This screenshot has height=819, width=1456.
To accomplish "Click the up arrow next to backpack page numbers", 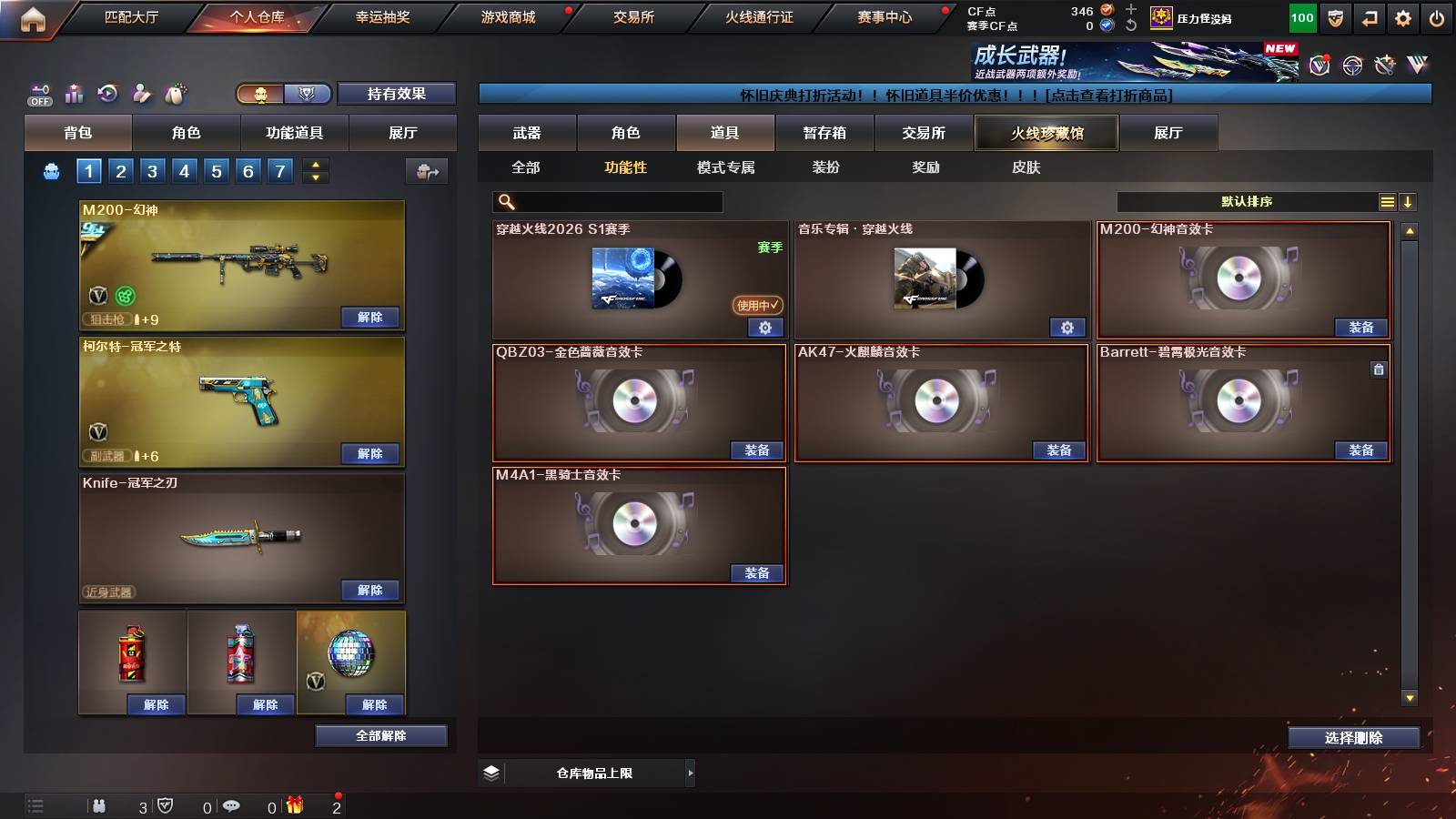I will pyautogui.click(x=314, y=164).
